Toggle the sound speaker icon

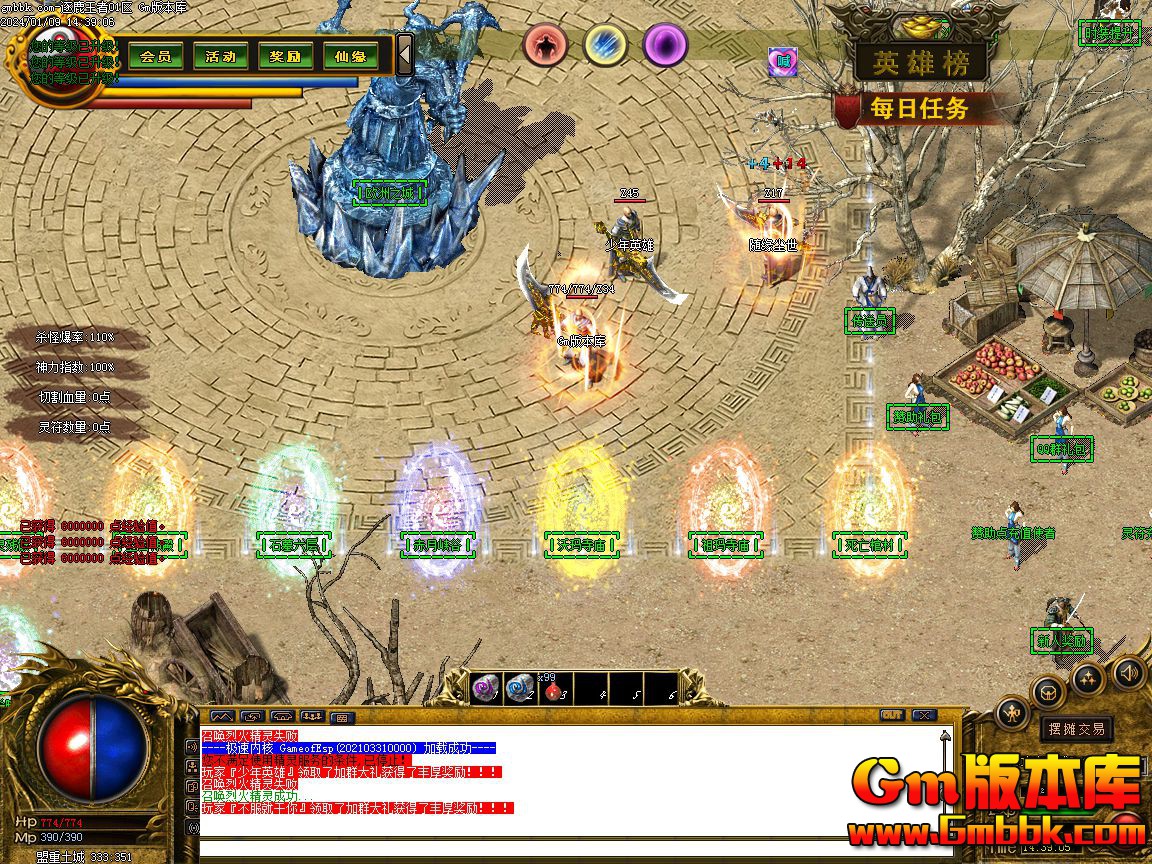pos(1129,672)
